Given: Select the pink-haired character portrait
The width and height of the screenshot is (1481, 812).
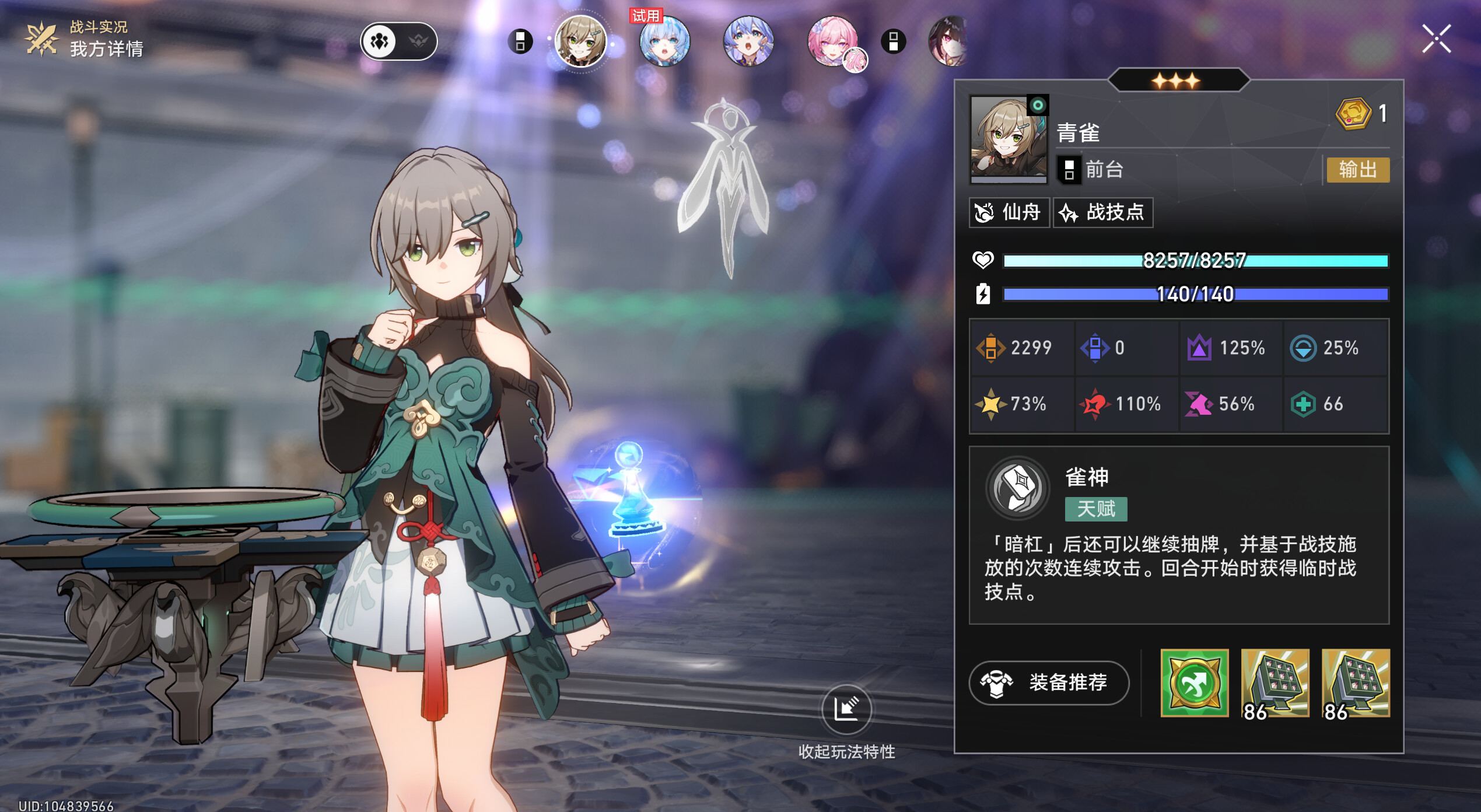Looking at the screenshot, I should click(832, 41).
